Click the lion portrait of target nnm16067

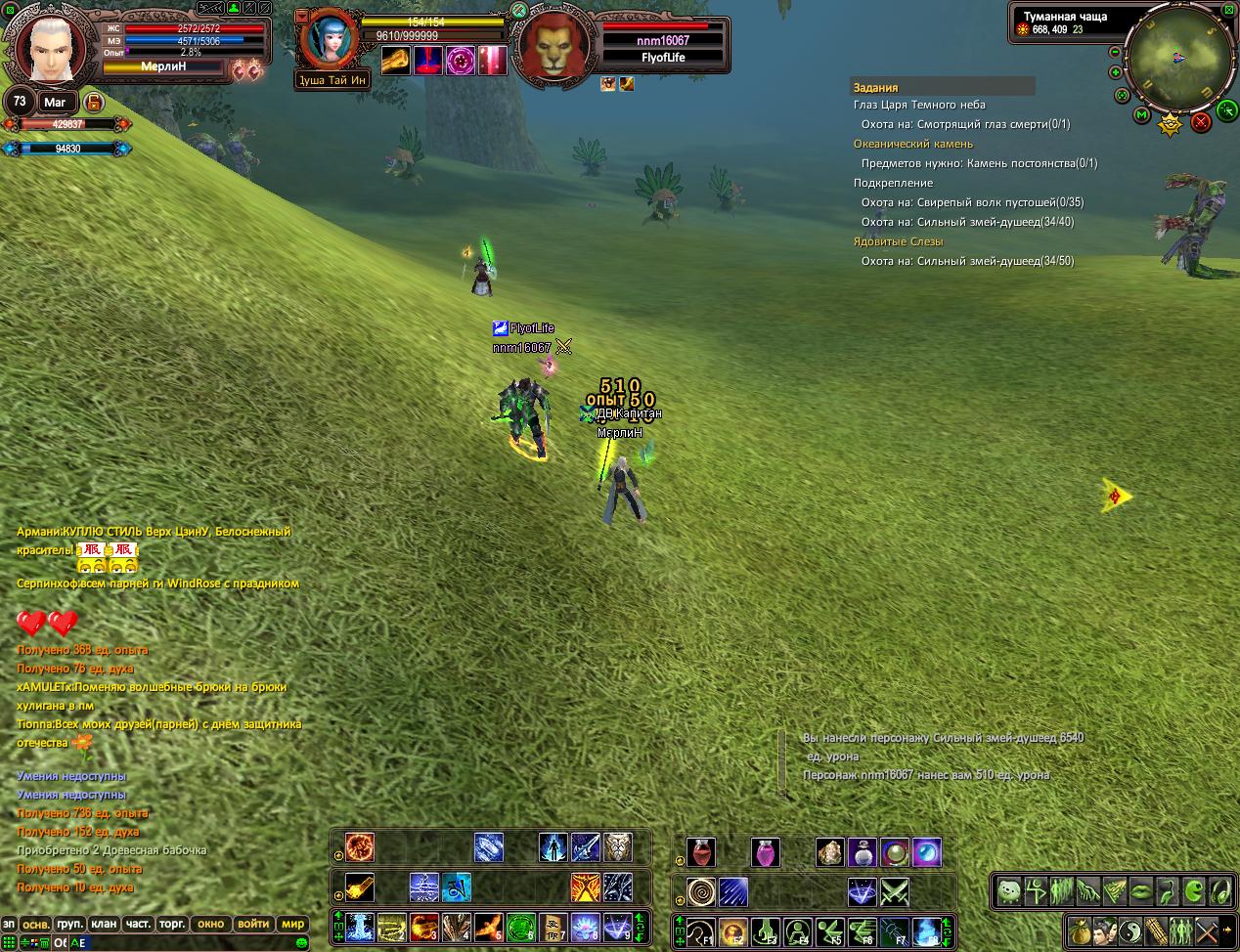point(553,47)
